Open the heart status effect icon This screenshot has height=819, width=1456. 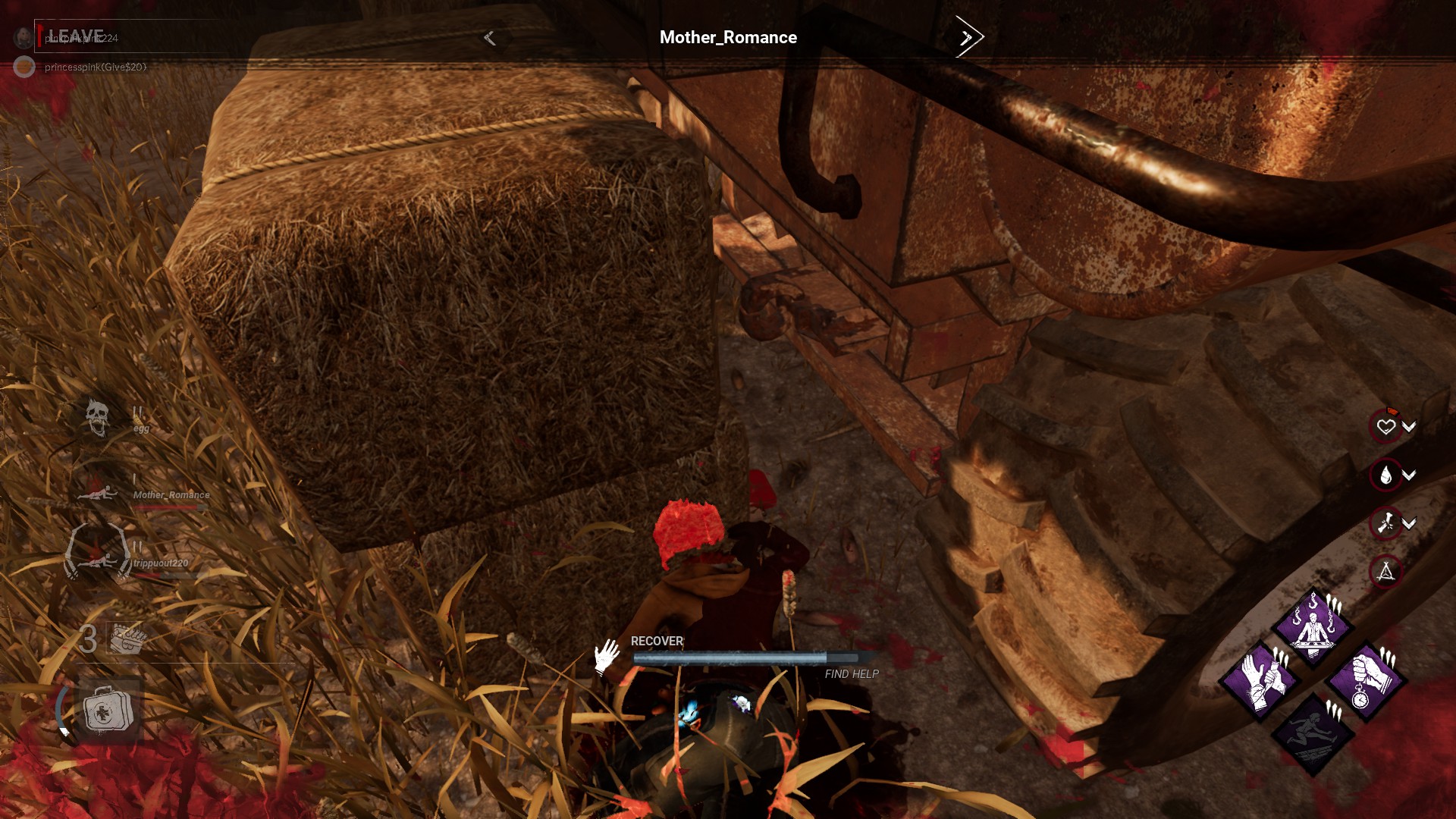(x=1385, y=427)
